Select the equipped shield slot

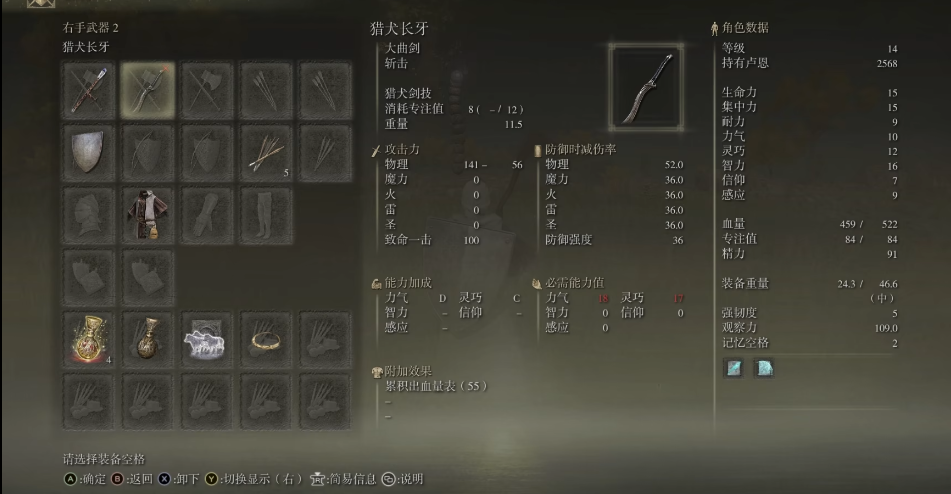[89, 152]
